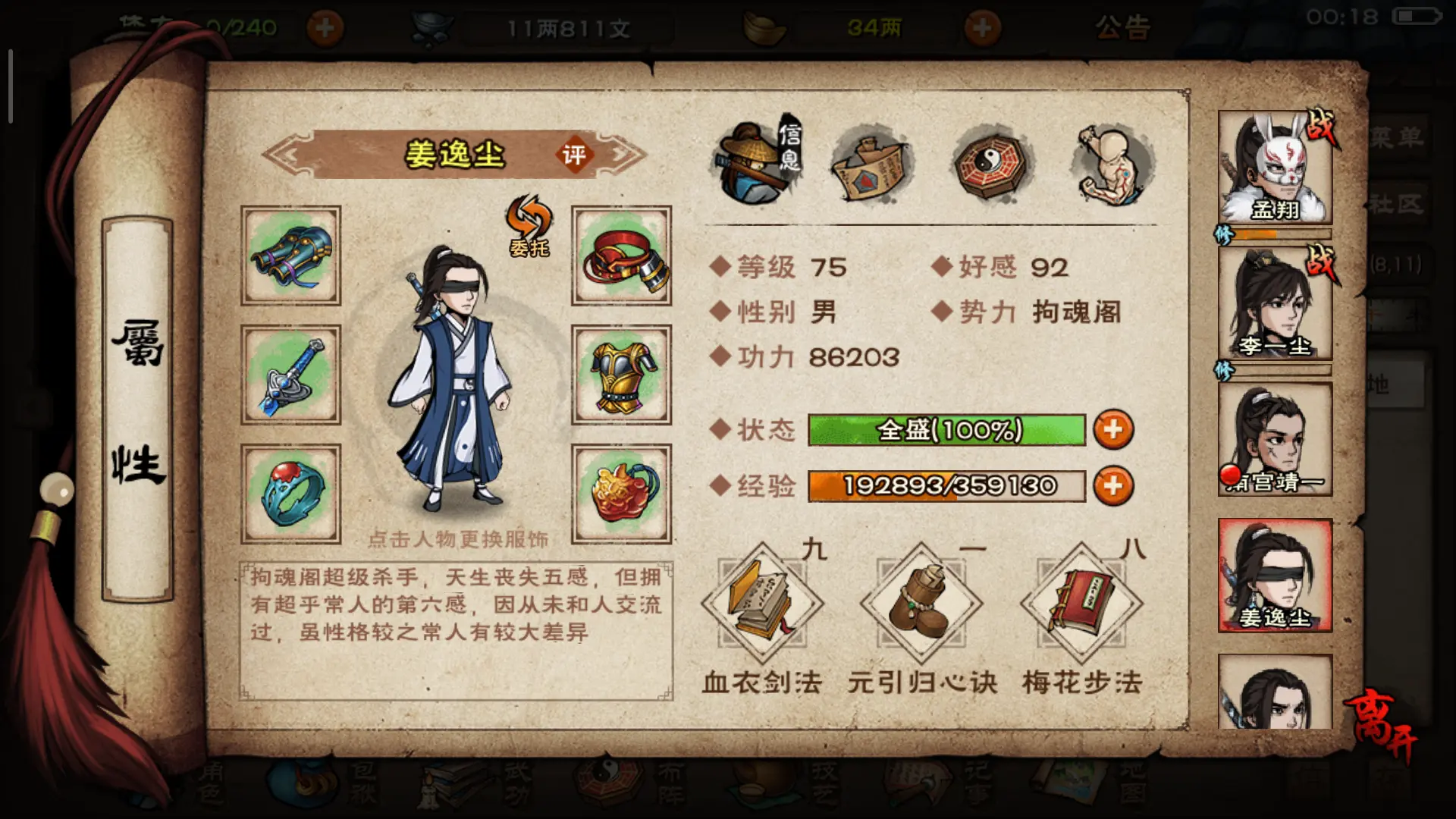Select the red belt equipment slot
This screenshot has width=1456, height=819.
[x=621, y=256]
